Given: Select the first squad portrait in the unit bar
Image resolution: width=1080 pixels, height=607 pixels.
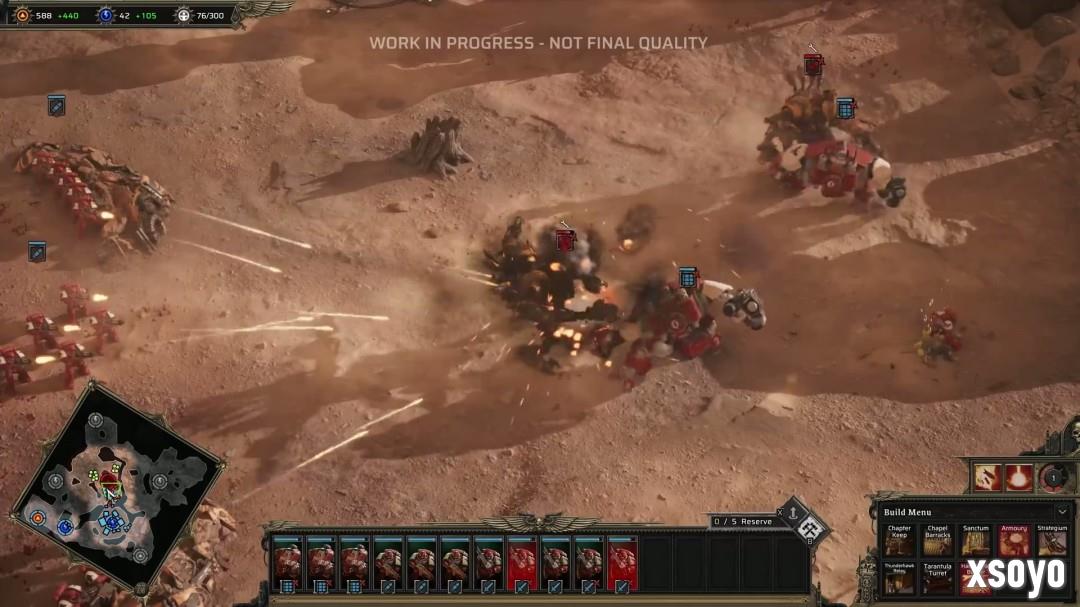Looking at the screenshot, I should [x=287, y=567].
